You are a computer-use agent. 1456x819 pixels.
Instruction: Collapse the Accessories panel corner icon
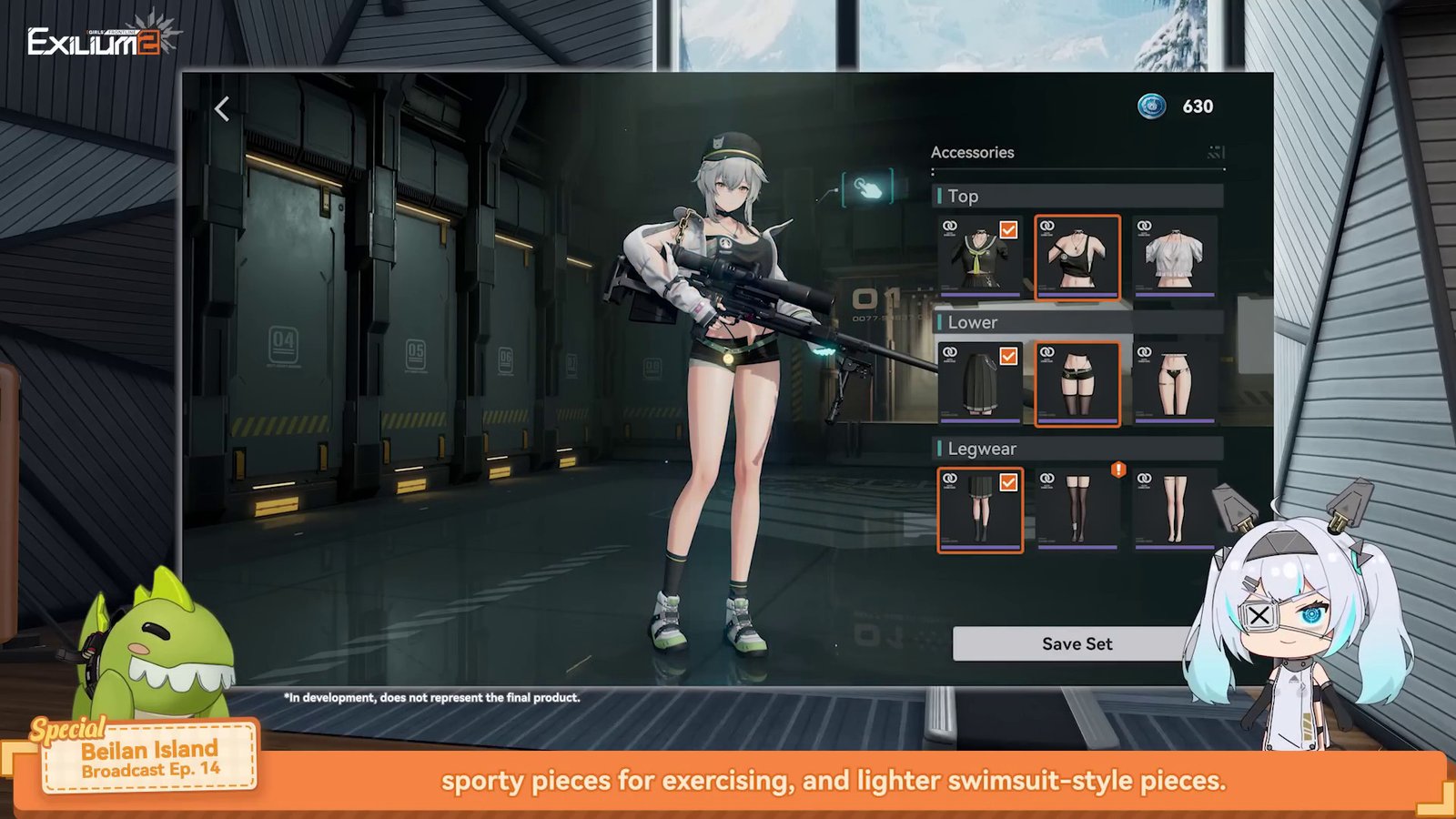point(1216,152)
